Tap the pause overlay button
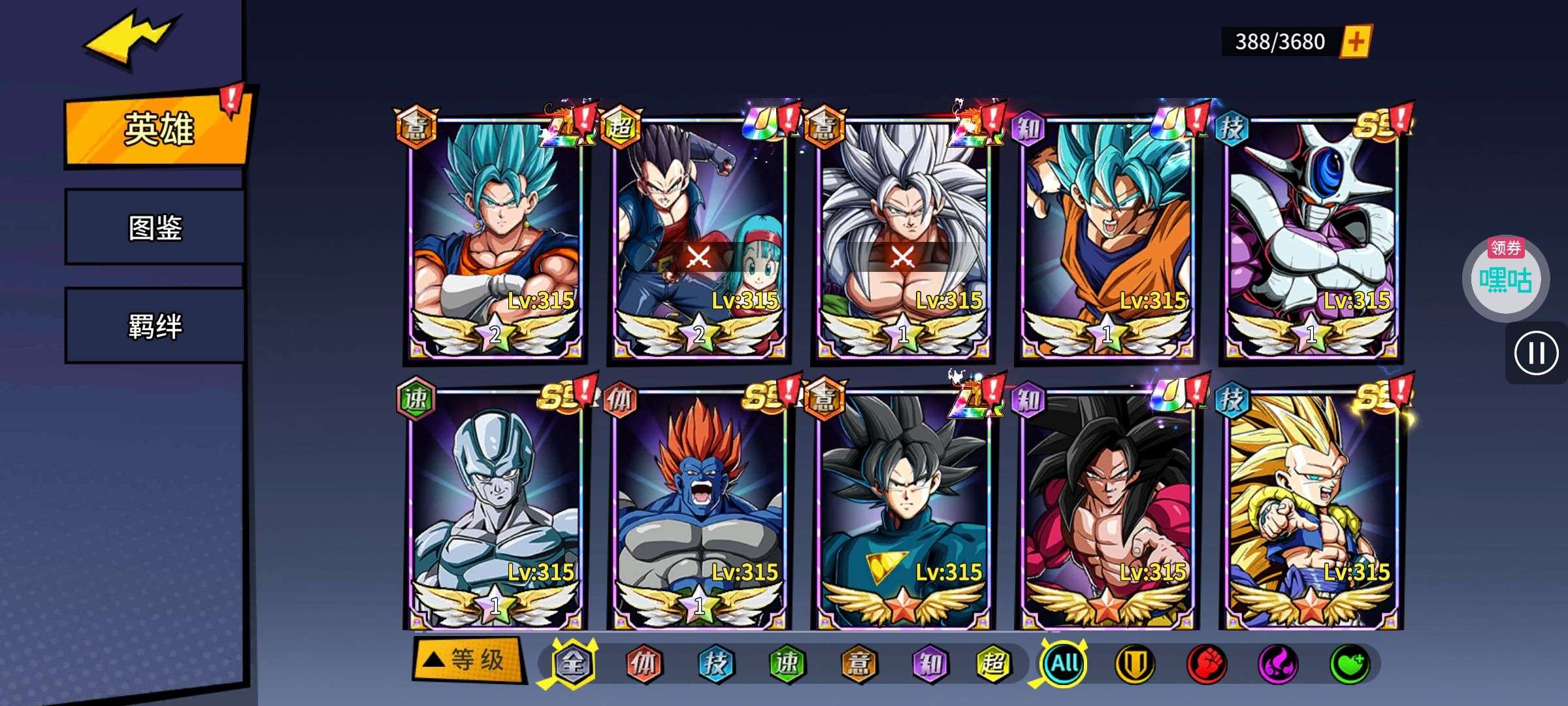The height and width of the screenshot is (706, 1568). click(x=1536, y=354)
